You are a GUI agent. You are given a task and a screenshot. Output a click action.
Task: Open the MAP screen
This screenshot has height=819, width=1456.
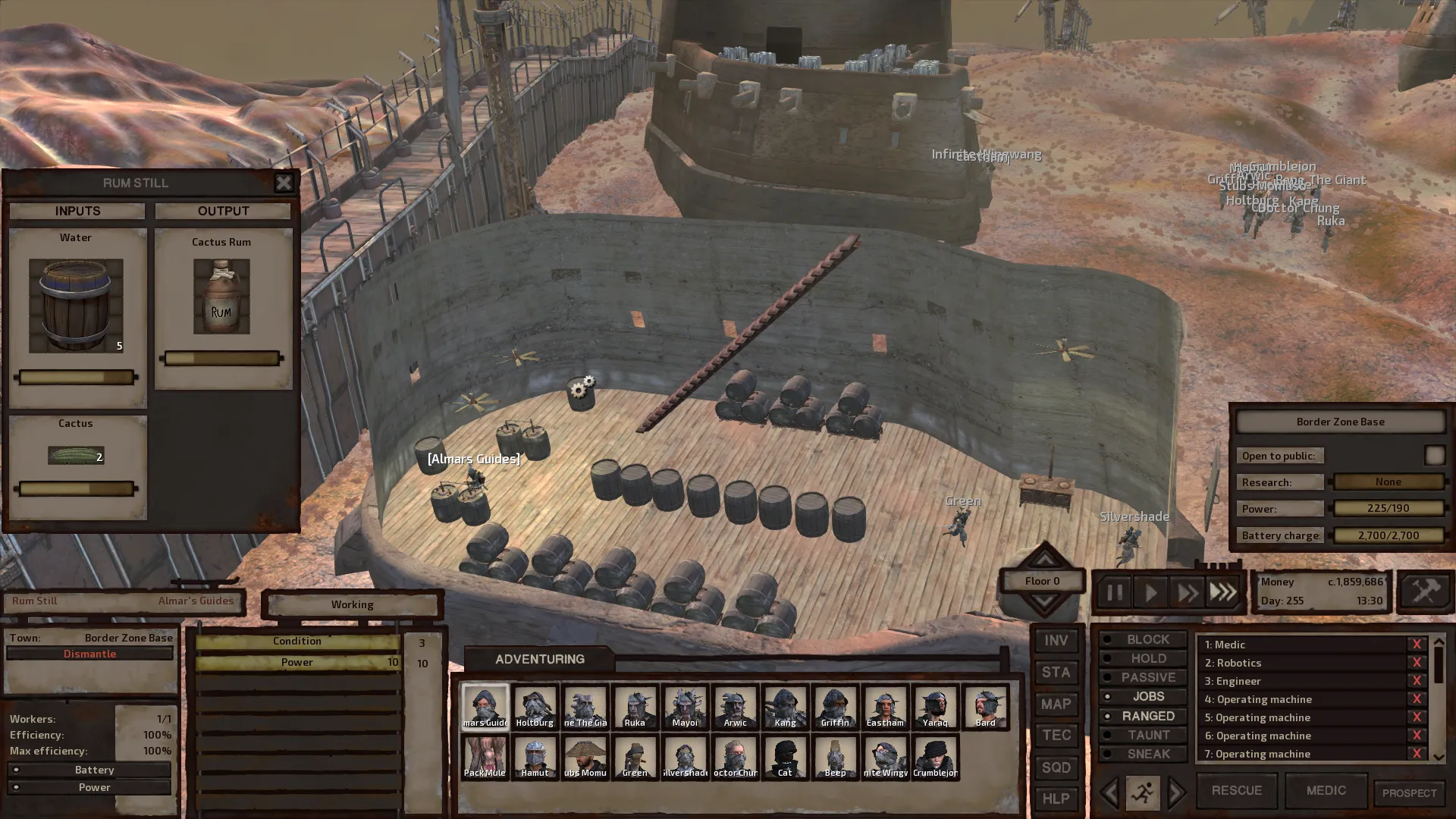(x=1056, y=704)
